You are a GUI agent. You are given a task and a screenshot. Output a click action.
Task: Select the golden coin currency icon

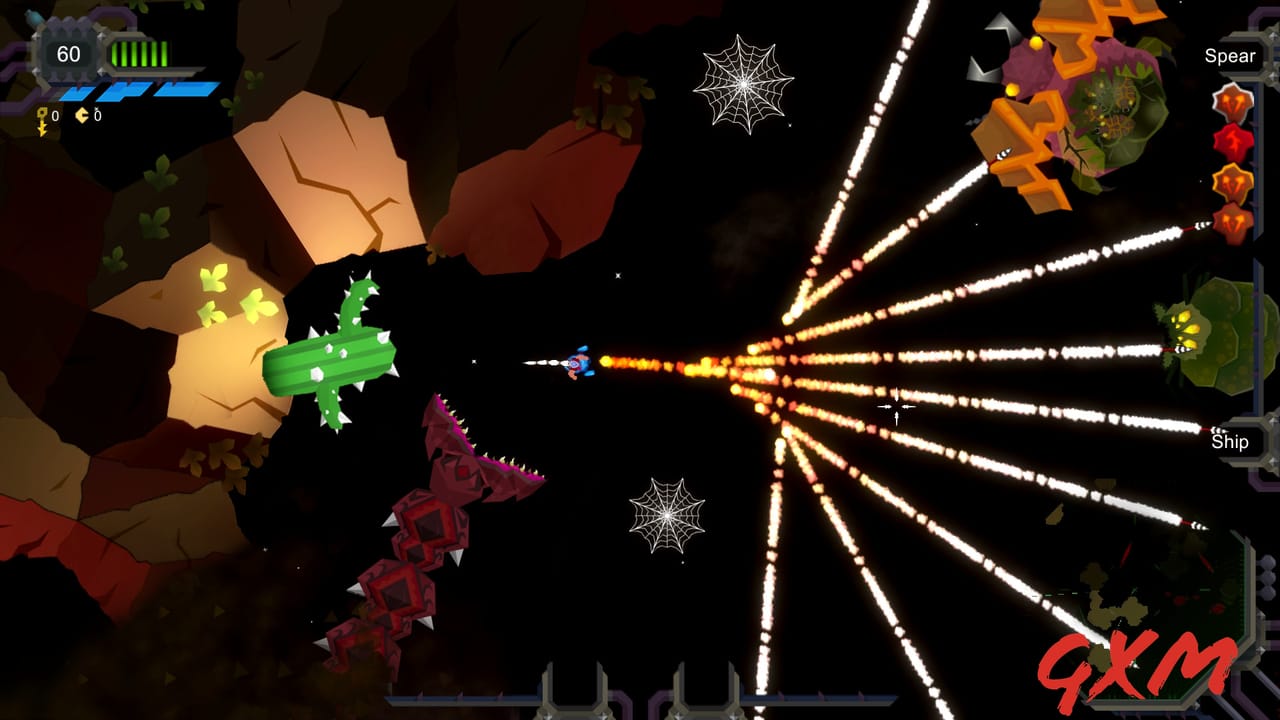(82, 116)
